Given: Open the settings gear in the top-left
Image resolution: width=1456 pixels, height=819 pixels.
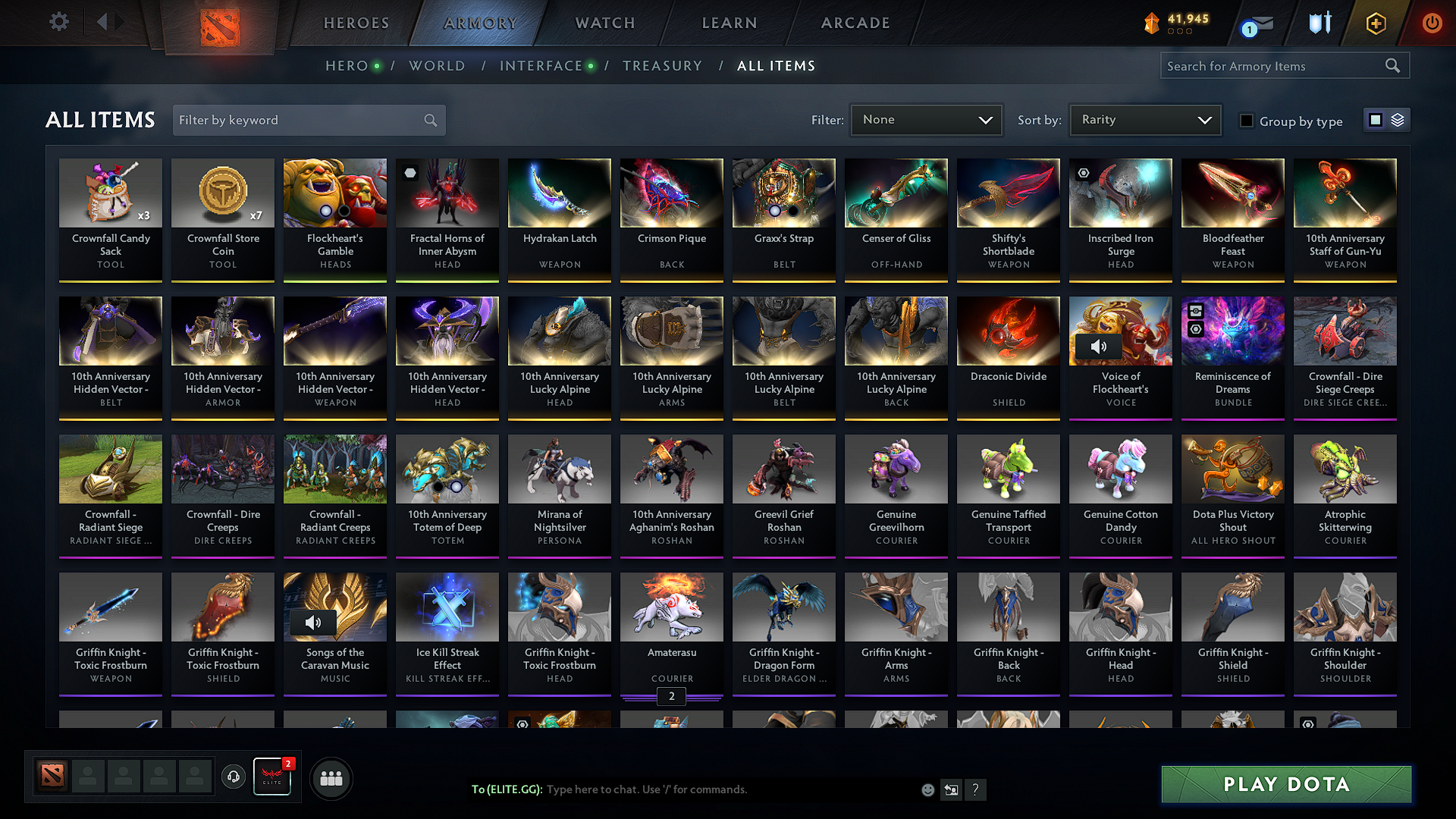Looking at the screenshot, I should click(x=58, y=22).
